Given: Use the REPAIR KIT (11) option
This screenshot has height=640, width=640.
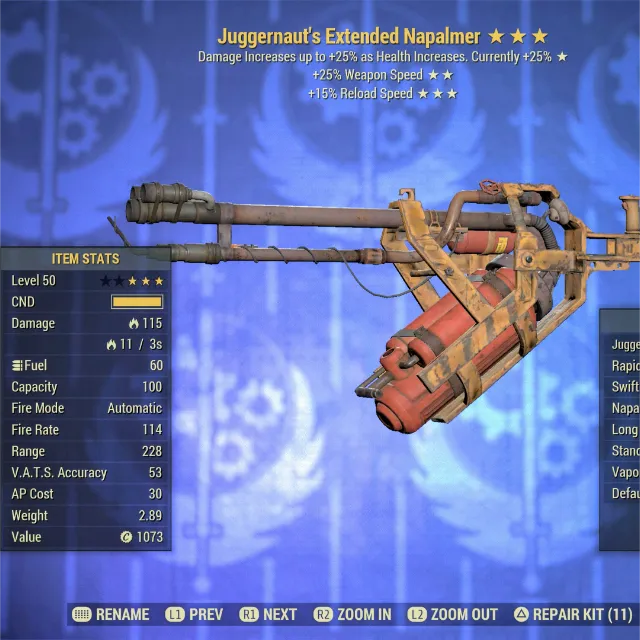Looking at the screenshot, I should click(573, 614).
